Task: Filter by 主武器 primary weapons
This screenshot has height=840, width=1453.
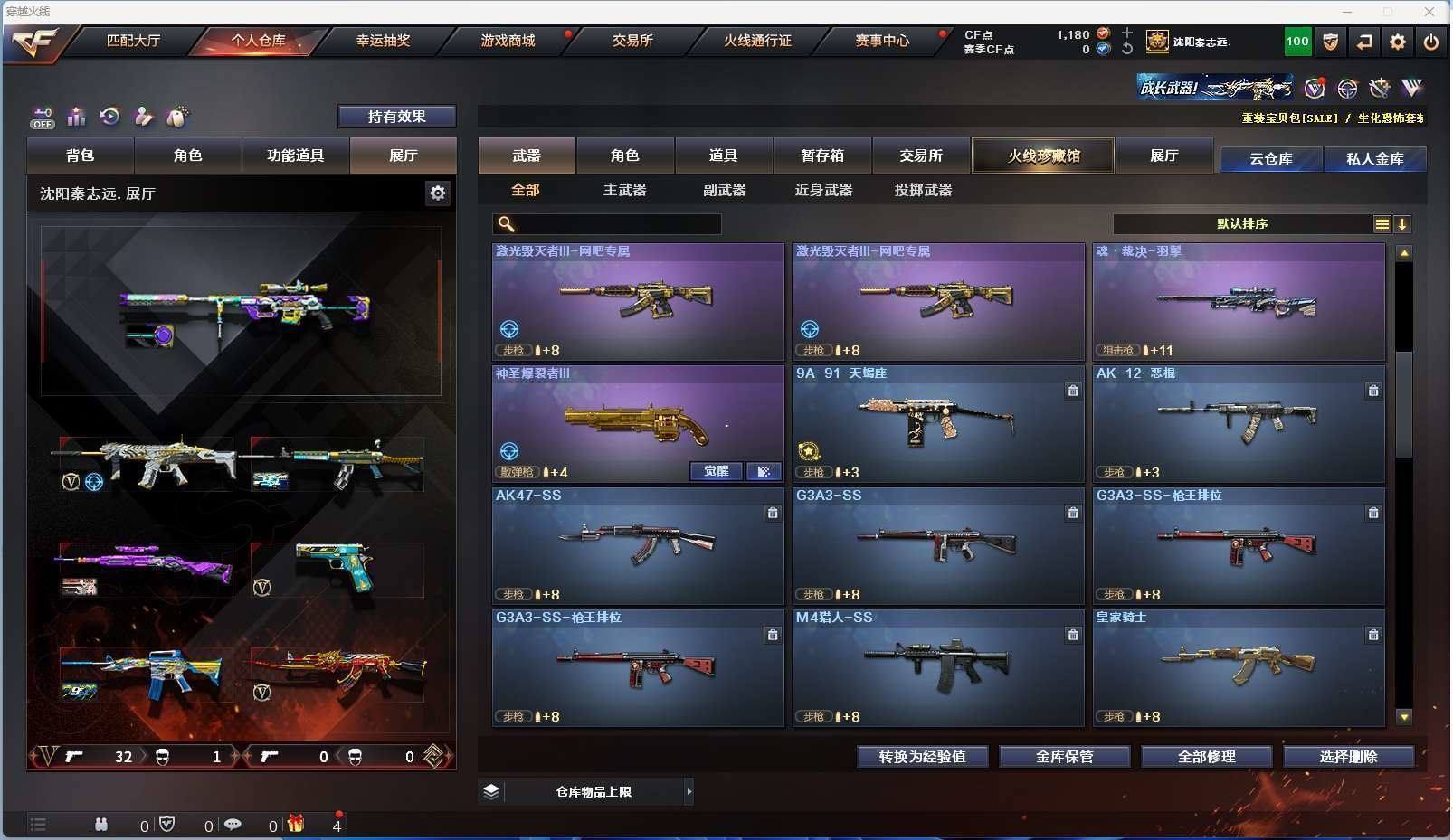Action: click(624, 190)
